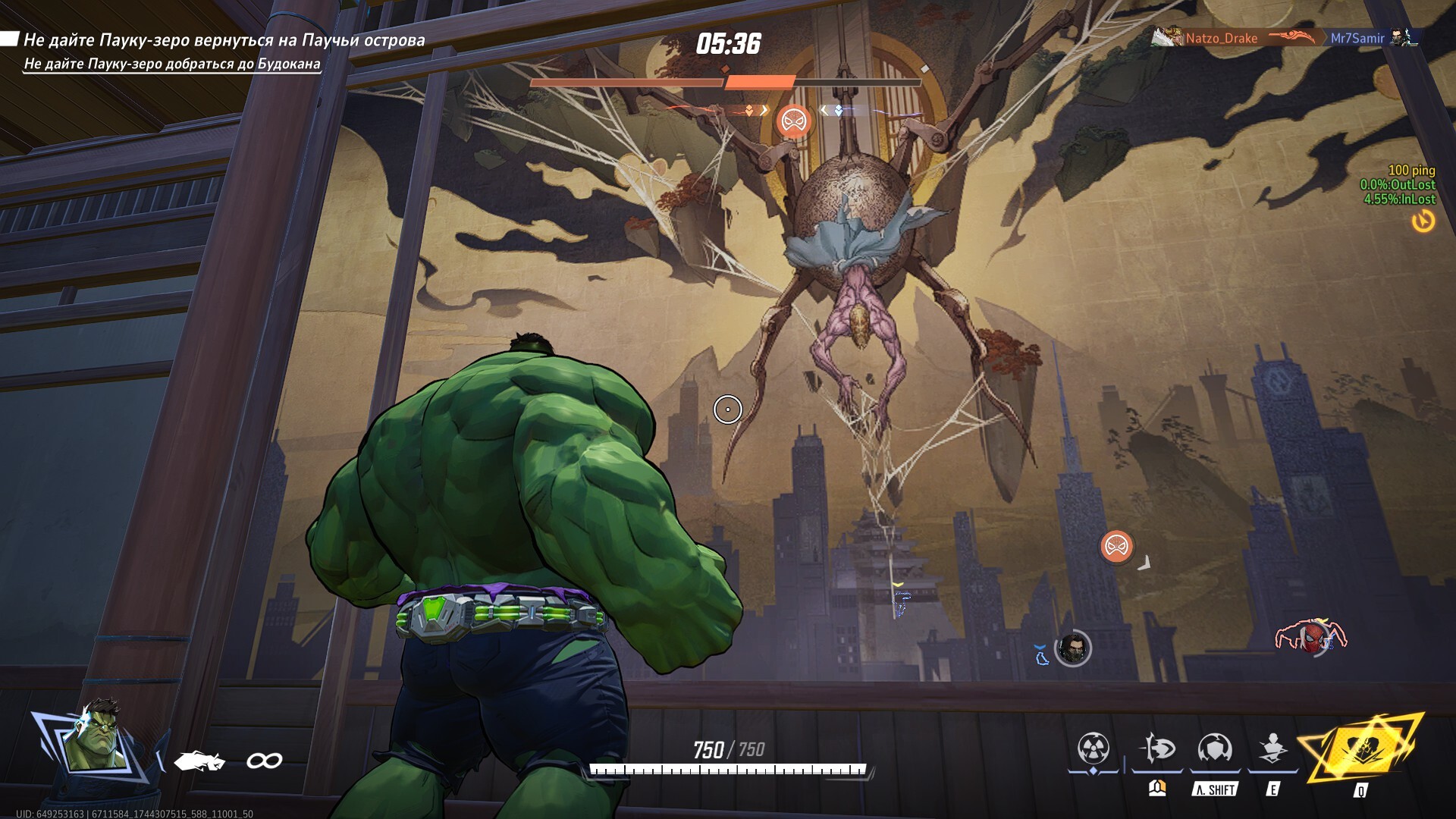Viewport: 1456px width, 819px height.
Task: Click the radiation symbol ability icon
Action: [x=1094, y=749]
